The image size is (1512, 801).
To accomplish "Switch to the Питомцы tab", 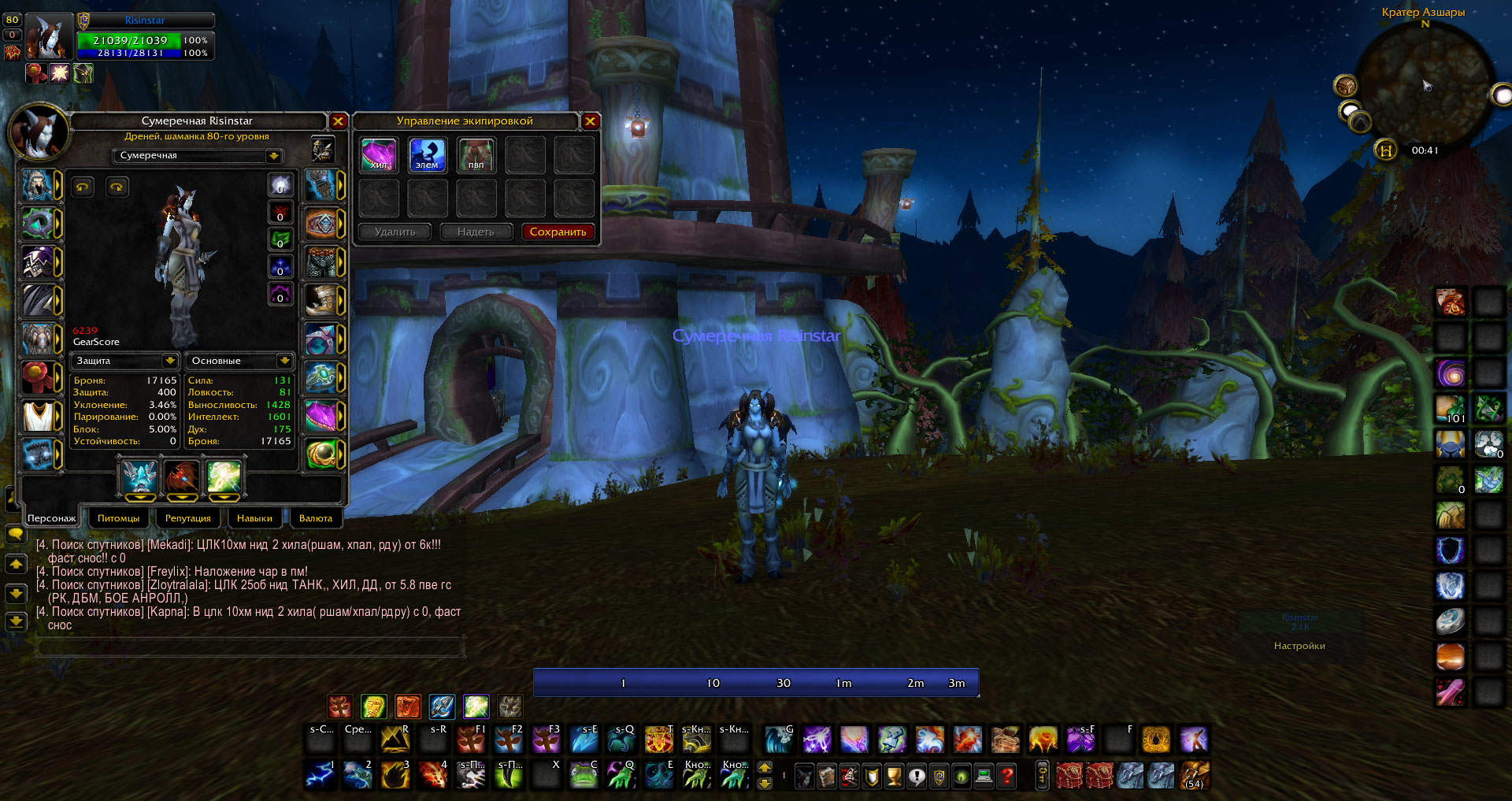I will (118, 518).
